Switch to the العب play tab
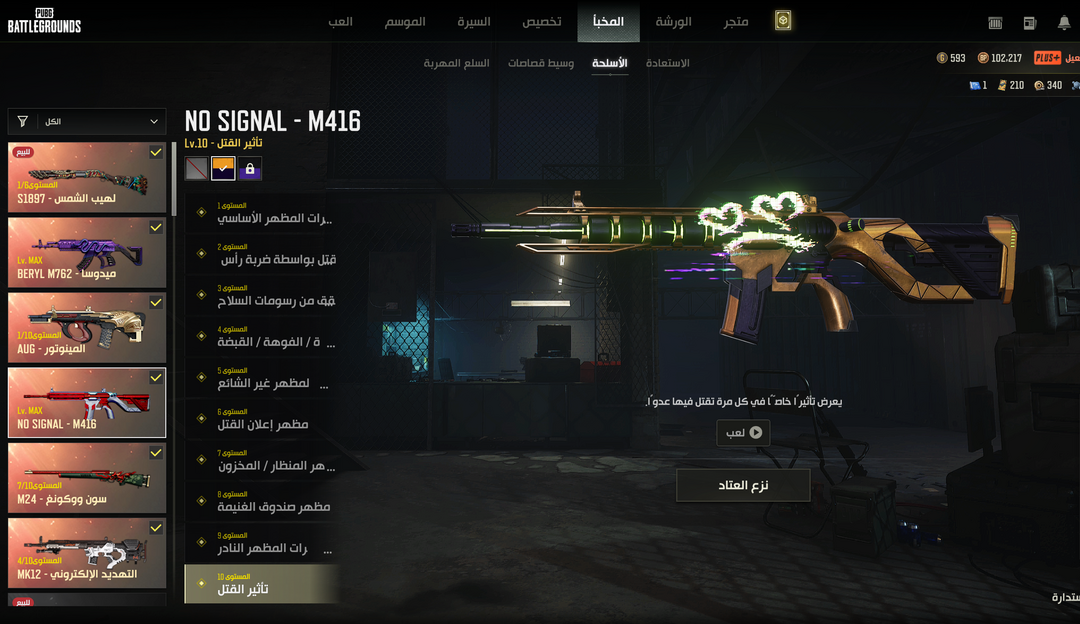1080x624 pixels. (x=340, y=21)
